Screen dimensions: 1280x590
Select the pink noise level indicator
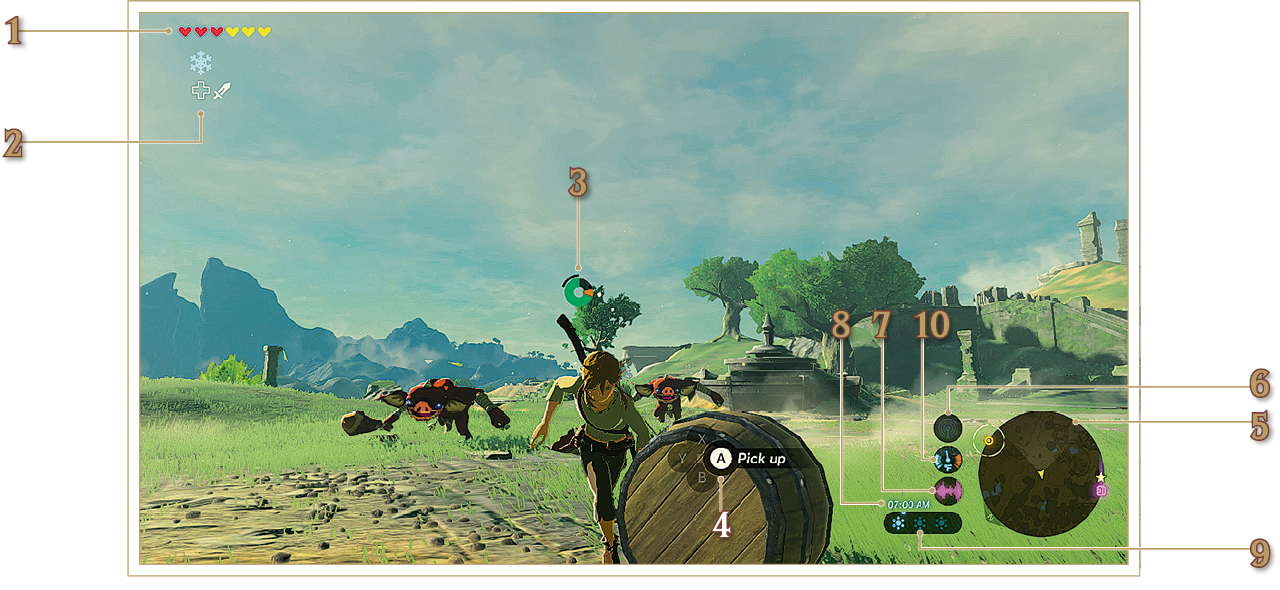click(948, 490)
